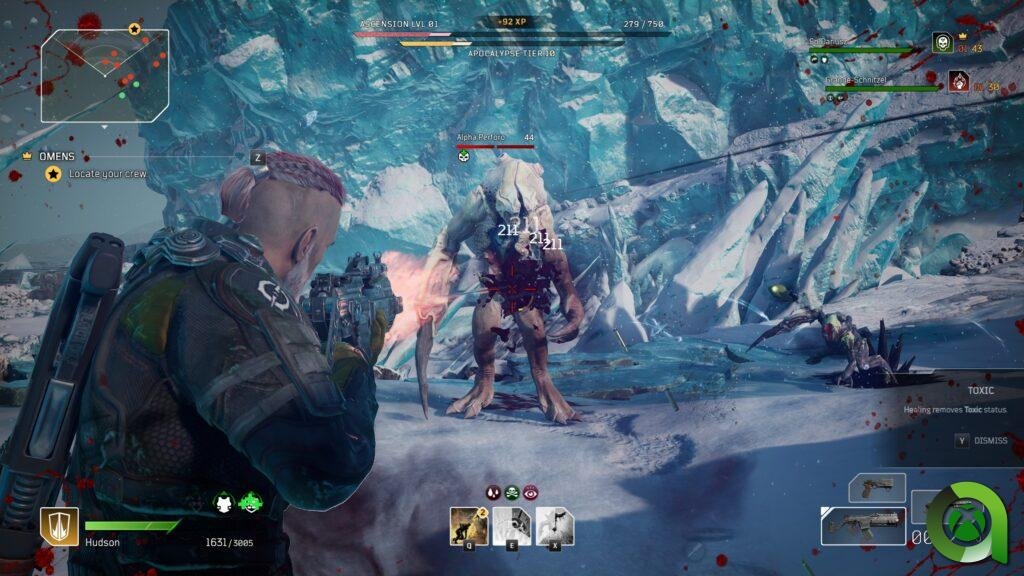Click the minimap in the corner

click(105, 74)
